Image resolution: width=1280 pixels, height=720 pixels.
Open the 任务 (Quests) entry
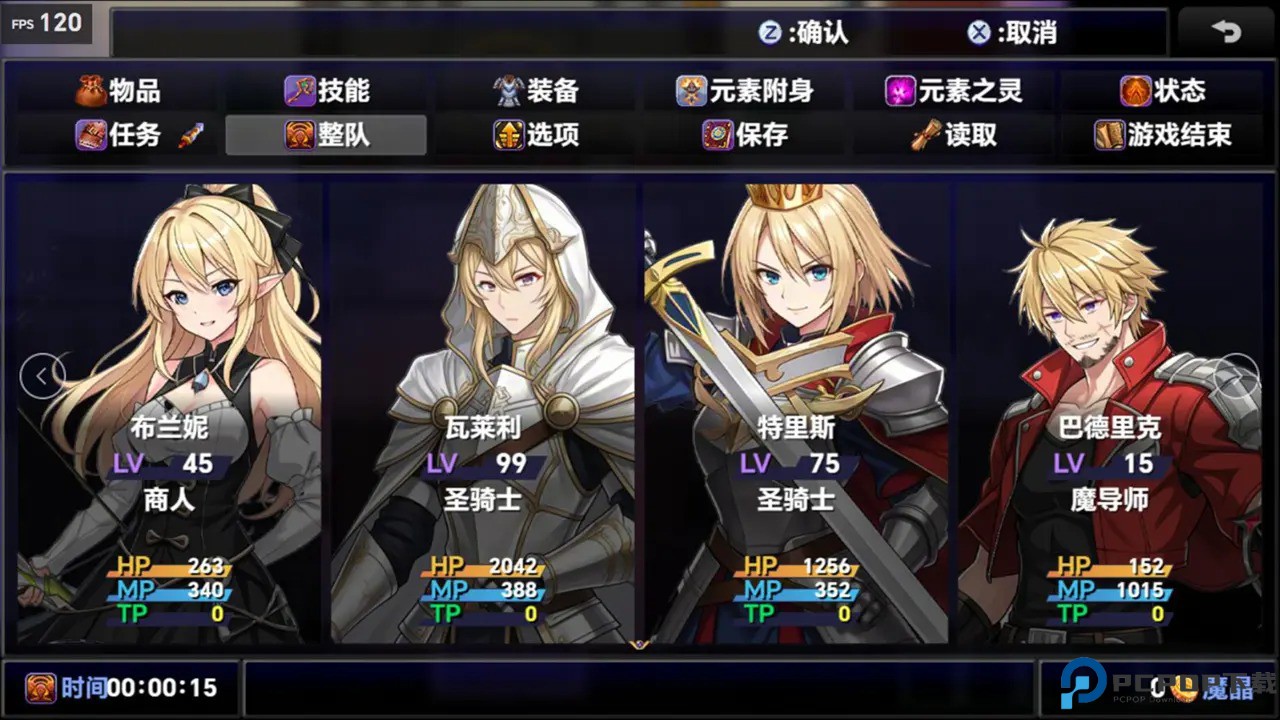(x=111, y=136)
